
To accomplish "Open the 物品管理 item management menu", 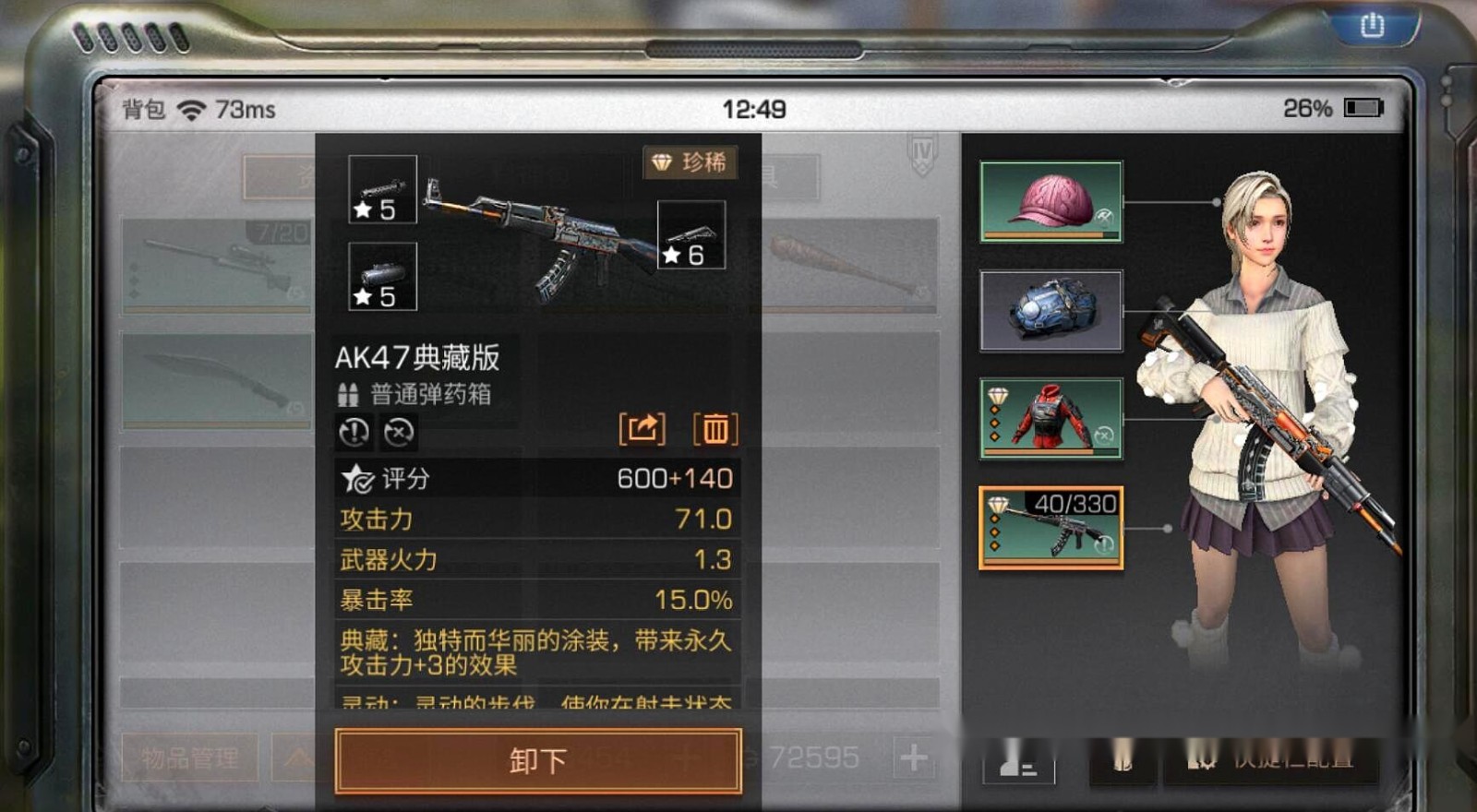I will click(187, 759).
